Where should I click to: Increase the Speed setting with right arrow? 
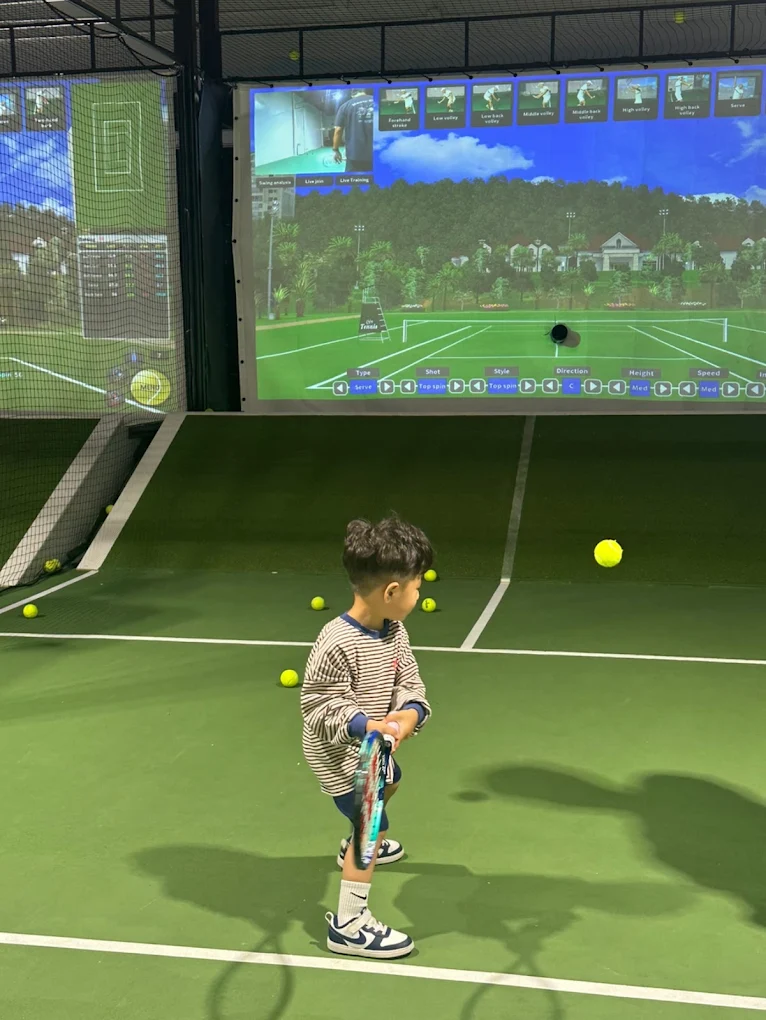point(732,389)
